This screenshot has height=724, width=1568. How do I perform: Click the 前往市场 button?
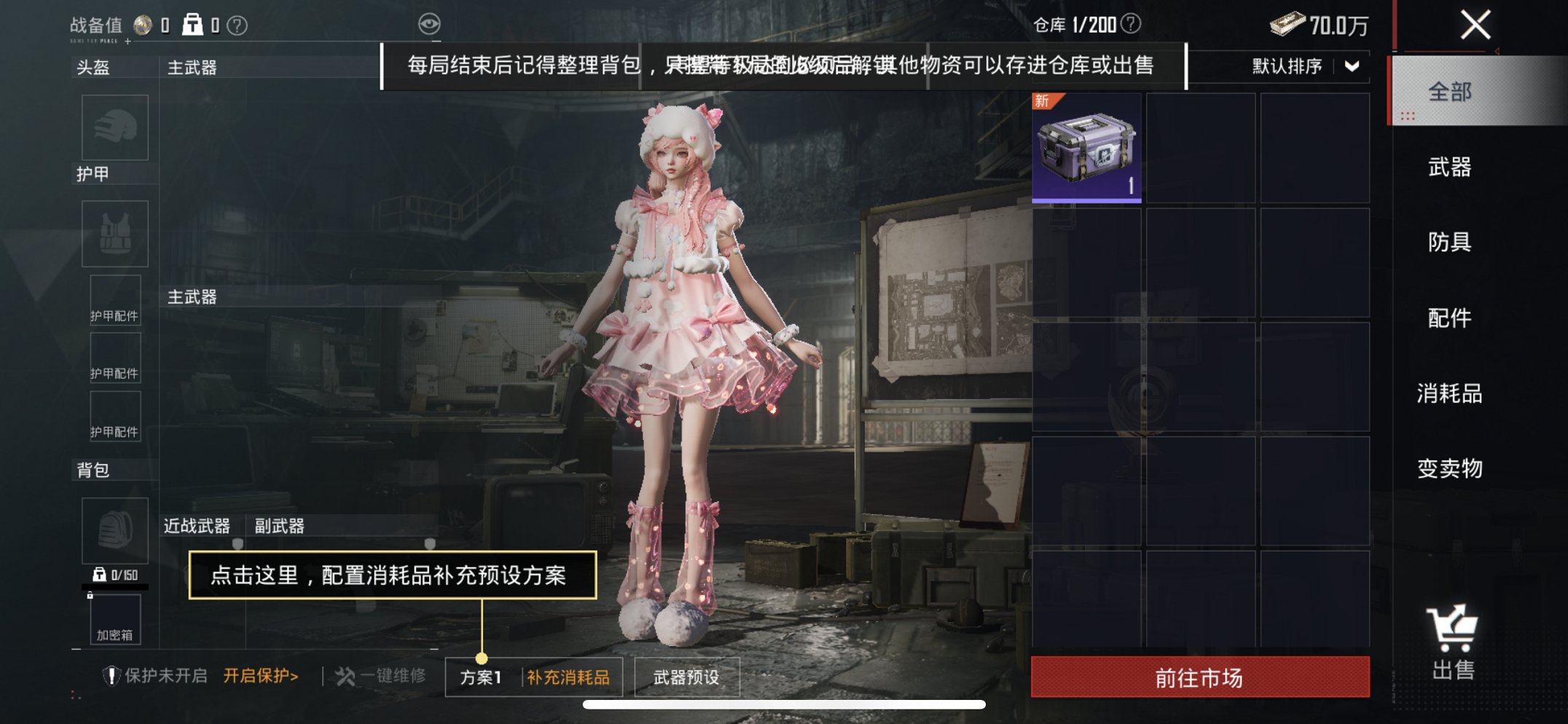(x=1198, y=676)
